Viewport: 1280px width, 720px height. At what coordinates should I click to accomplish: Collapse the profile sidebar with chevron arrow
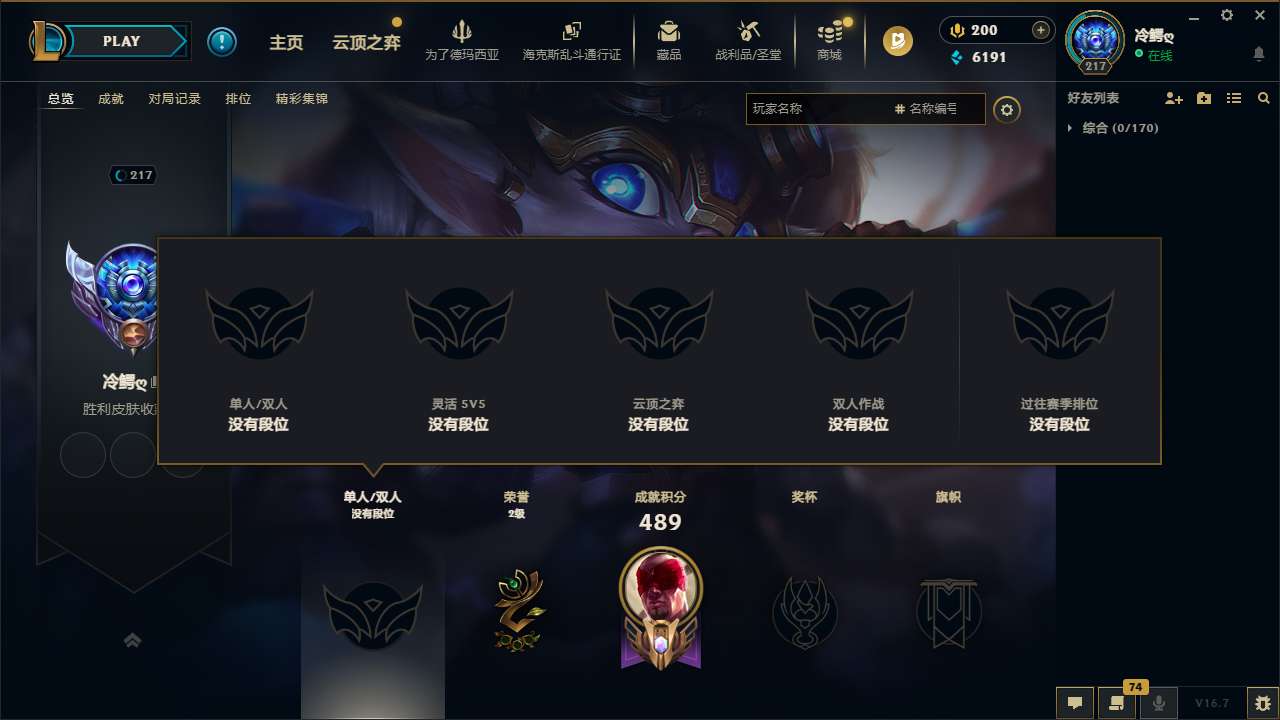(x=133, y=639)
